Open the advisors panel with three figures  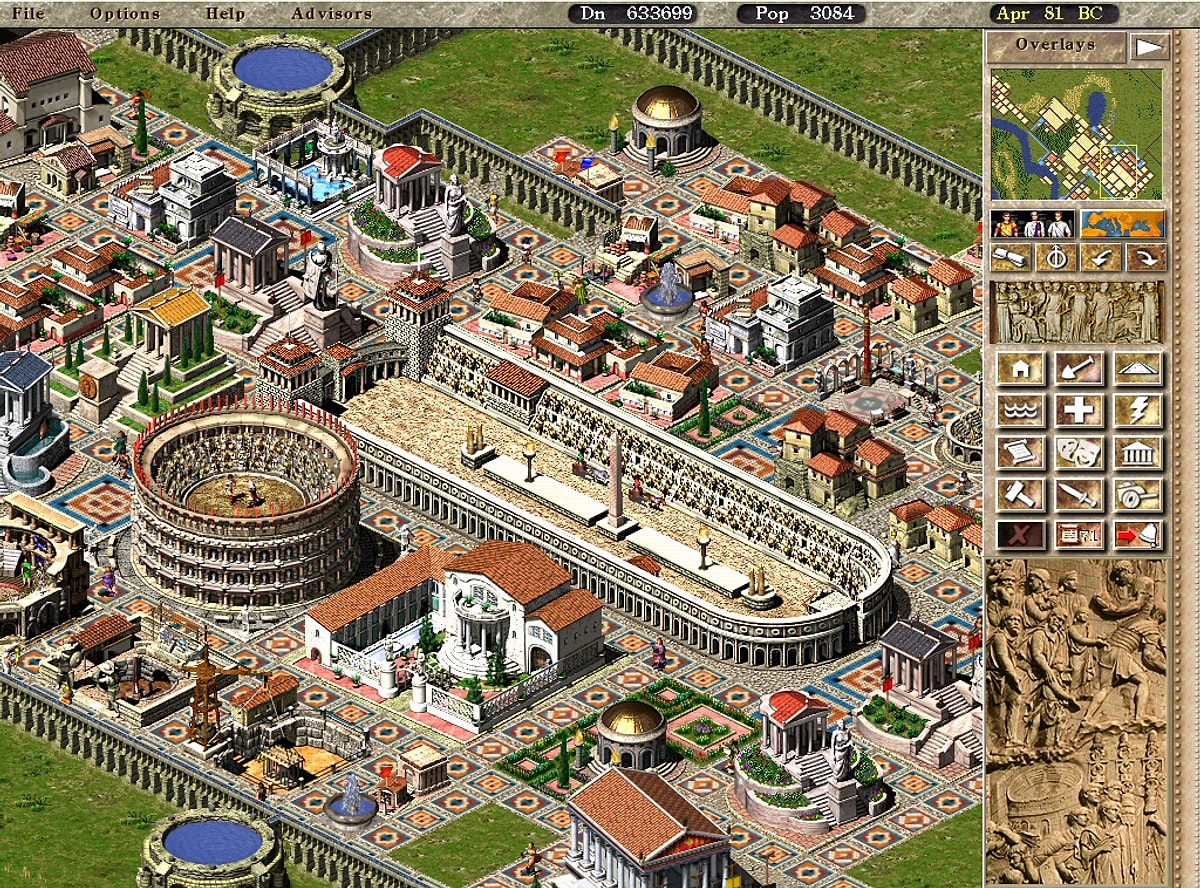1031,223
